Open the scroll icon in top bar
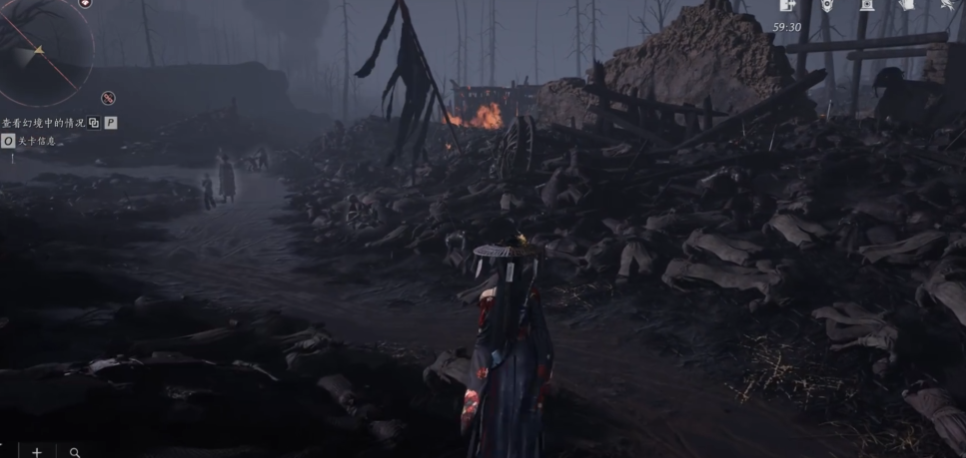The height and width of the screenshot is (458, 966). [x=907, y=6]
